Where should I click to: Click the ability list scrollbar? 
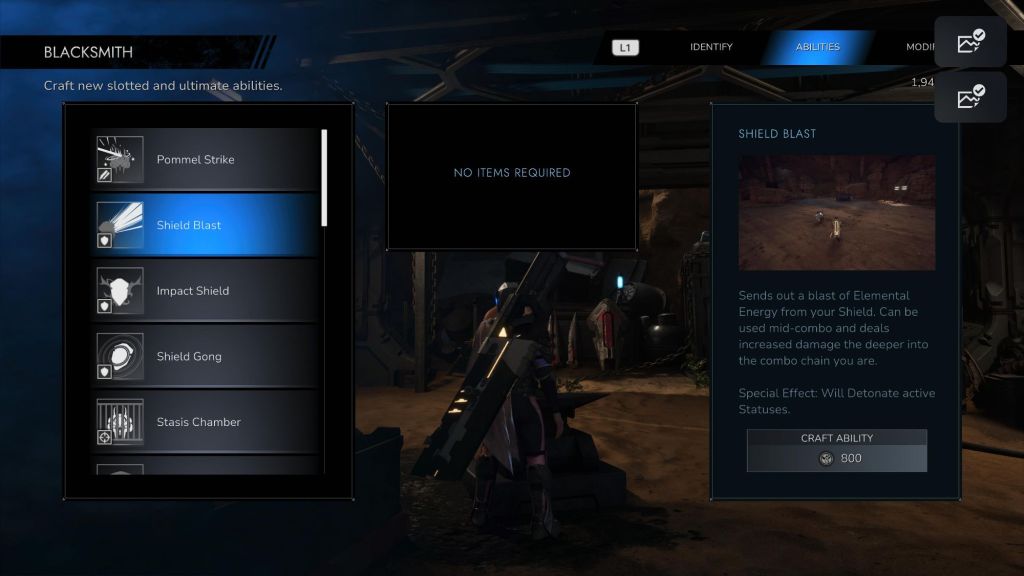click(324, 178)
